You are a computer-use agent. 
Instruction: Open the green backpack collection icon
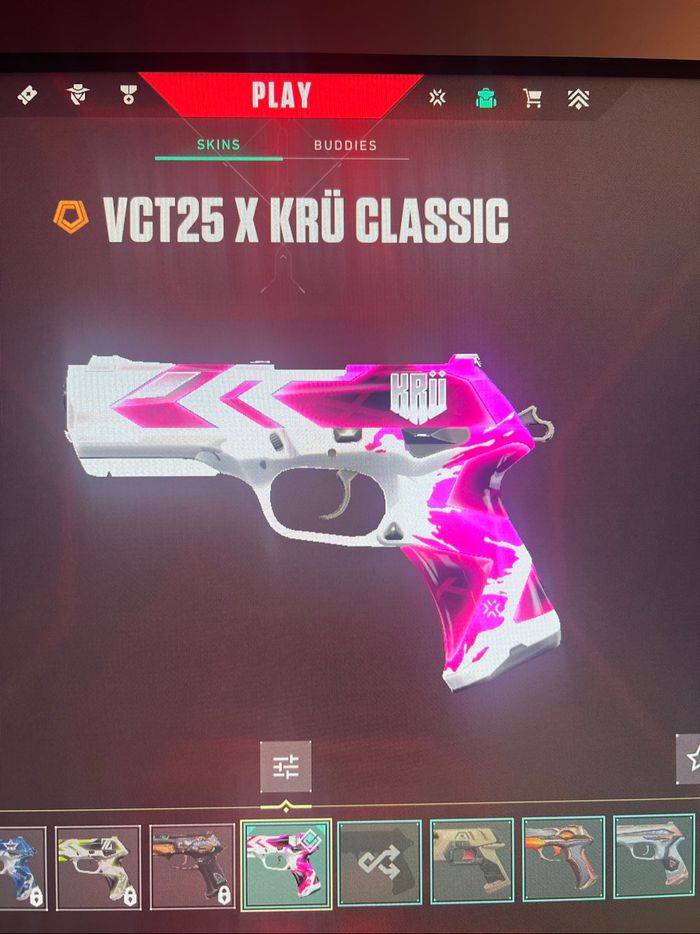(x=485, y=97)
